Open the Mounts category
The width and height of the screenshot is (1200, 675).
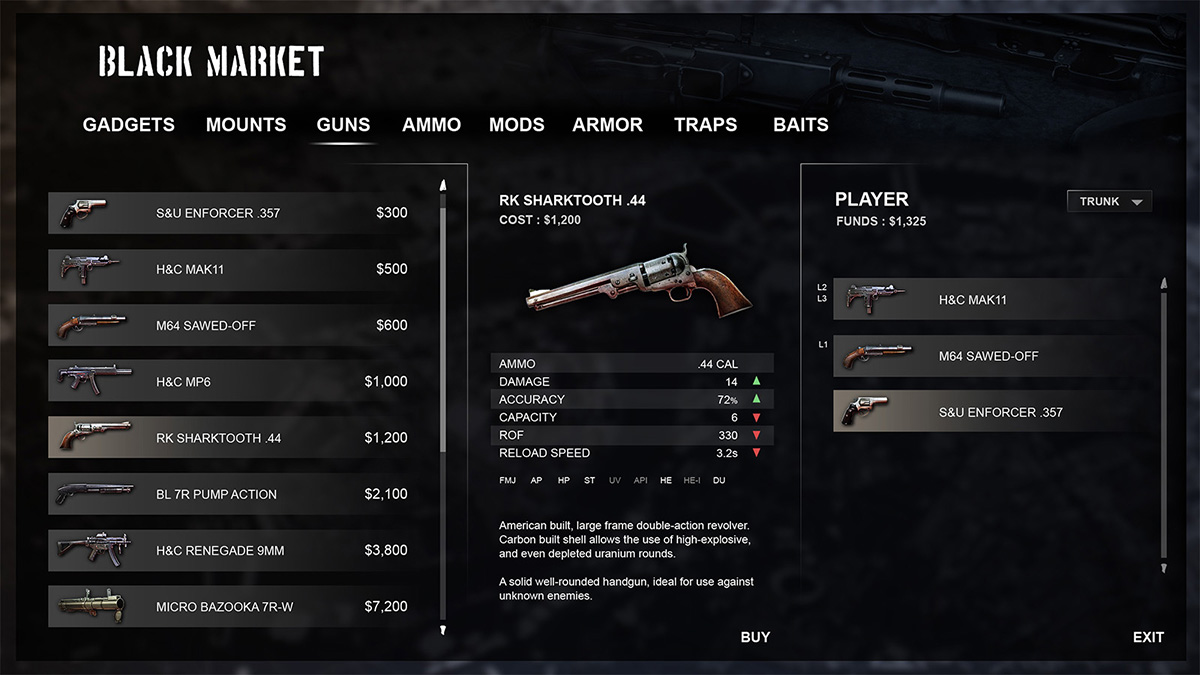point(246,125)
